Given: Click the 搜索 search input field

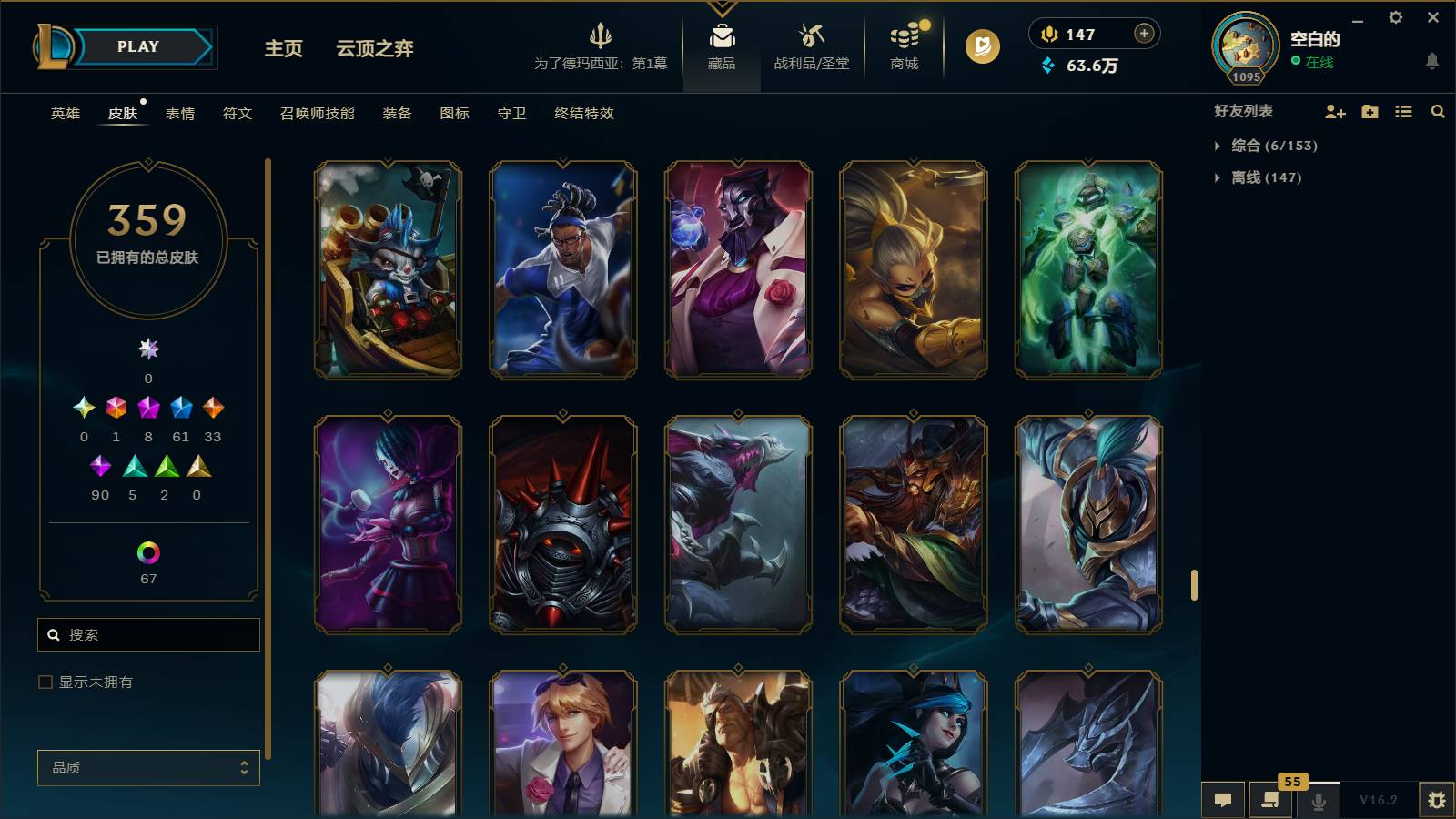Looking at the screenshot, I should pyautogui.click(x=148, y=634).
